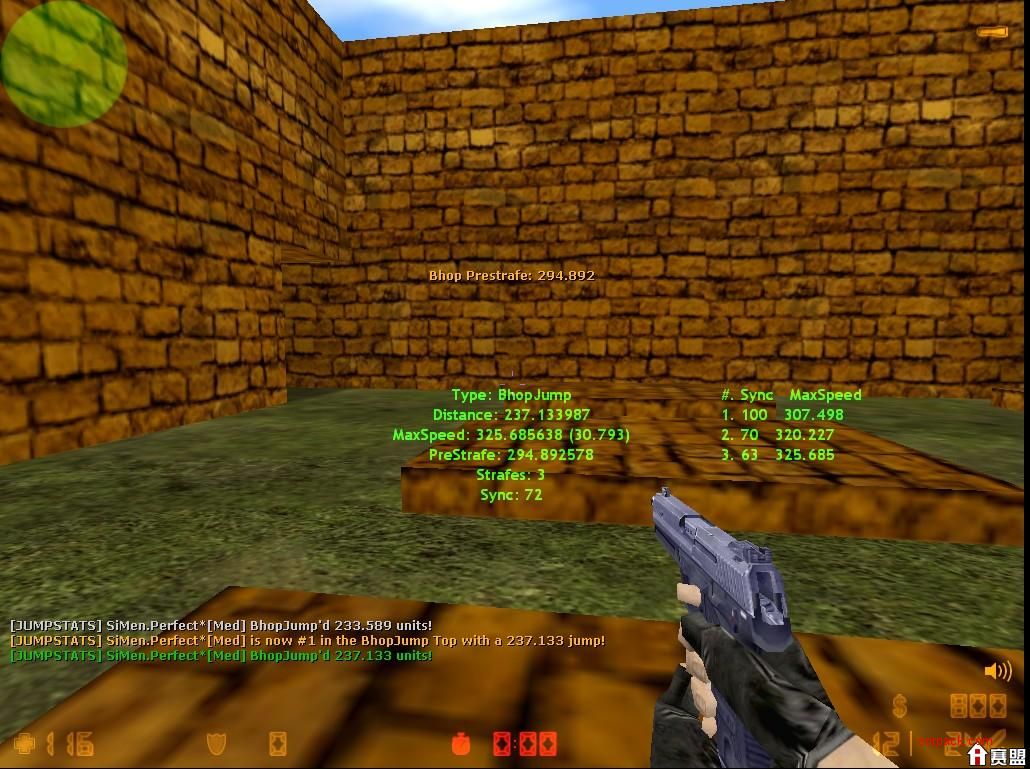Click the dollar sign money icon
Screen dimensions: 1030x769
tap(900, 707)
